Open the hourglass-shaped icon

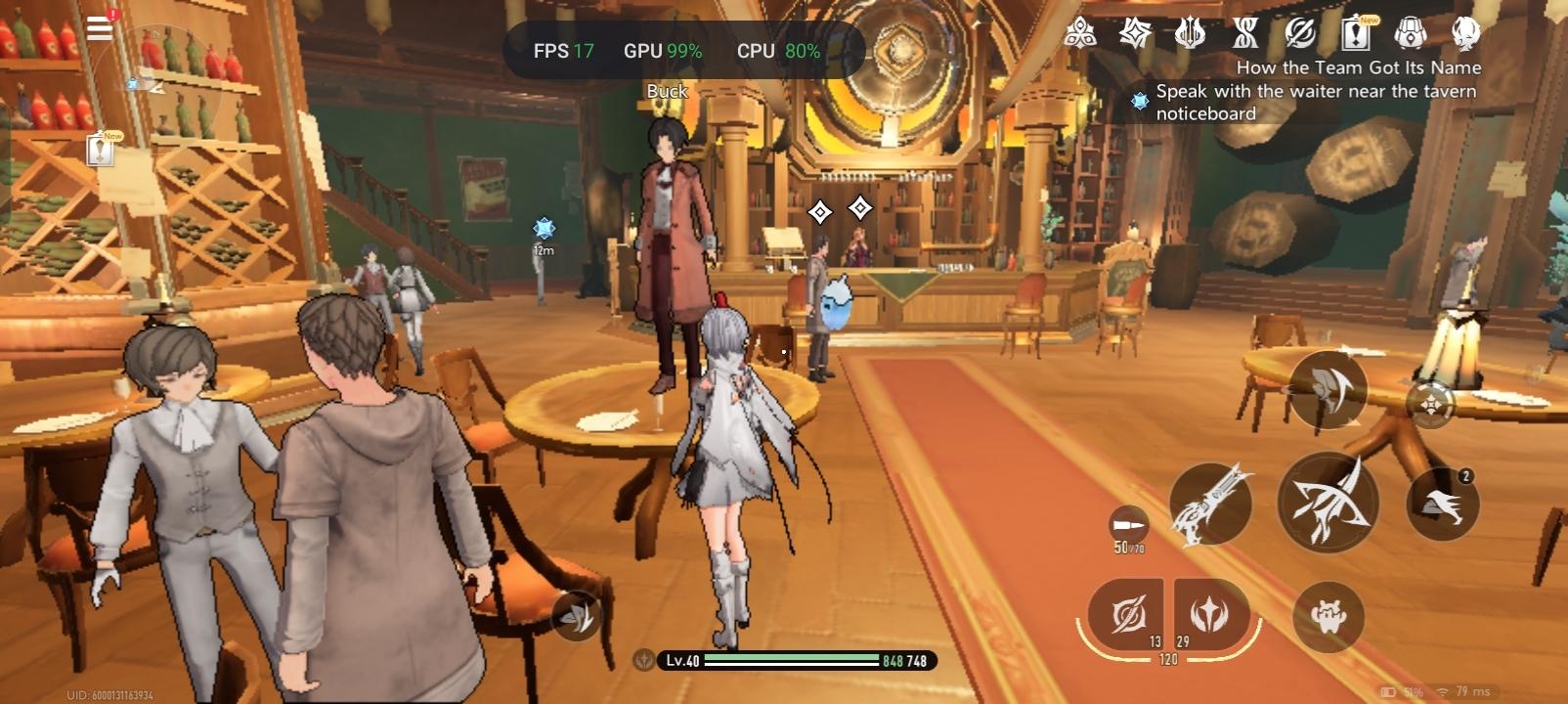point(1245,34)
